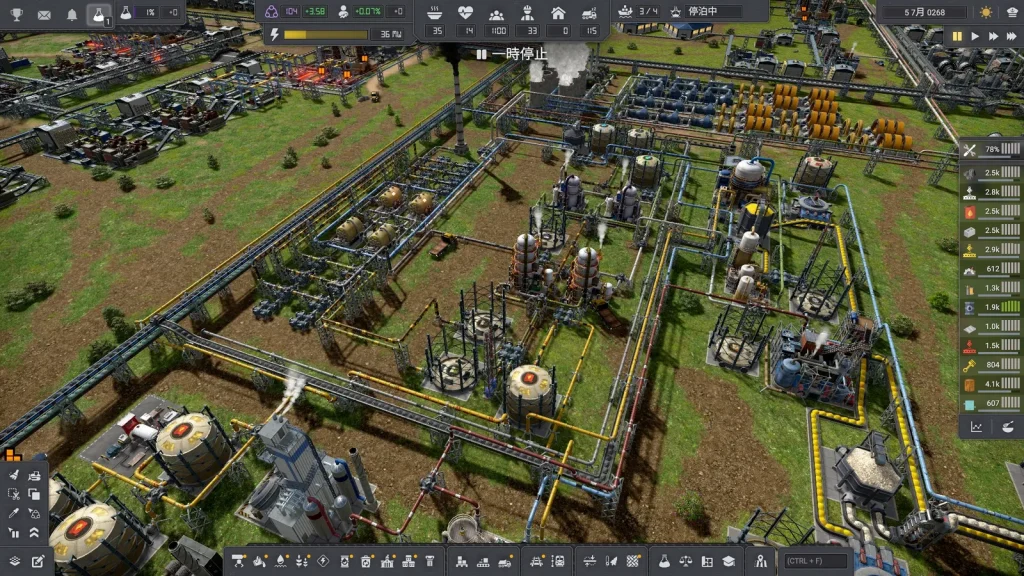Open the envelope messages inbox
The width and height of the screenshot is (1024, 576).
pos(44,14)
